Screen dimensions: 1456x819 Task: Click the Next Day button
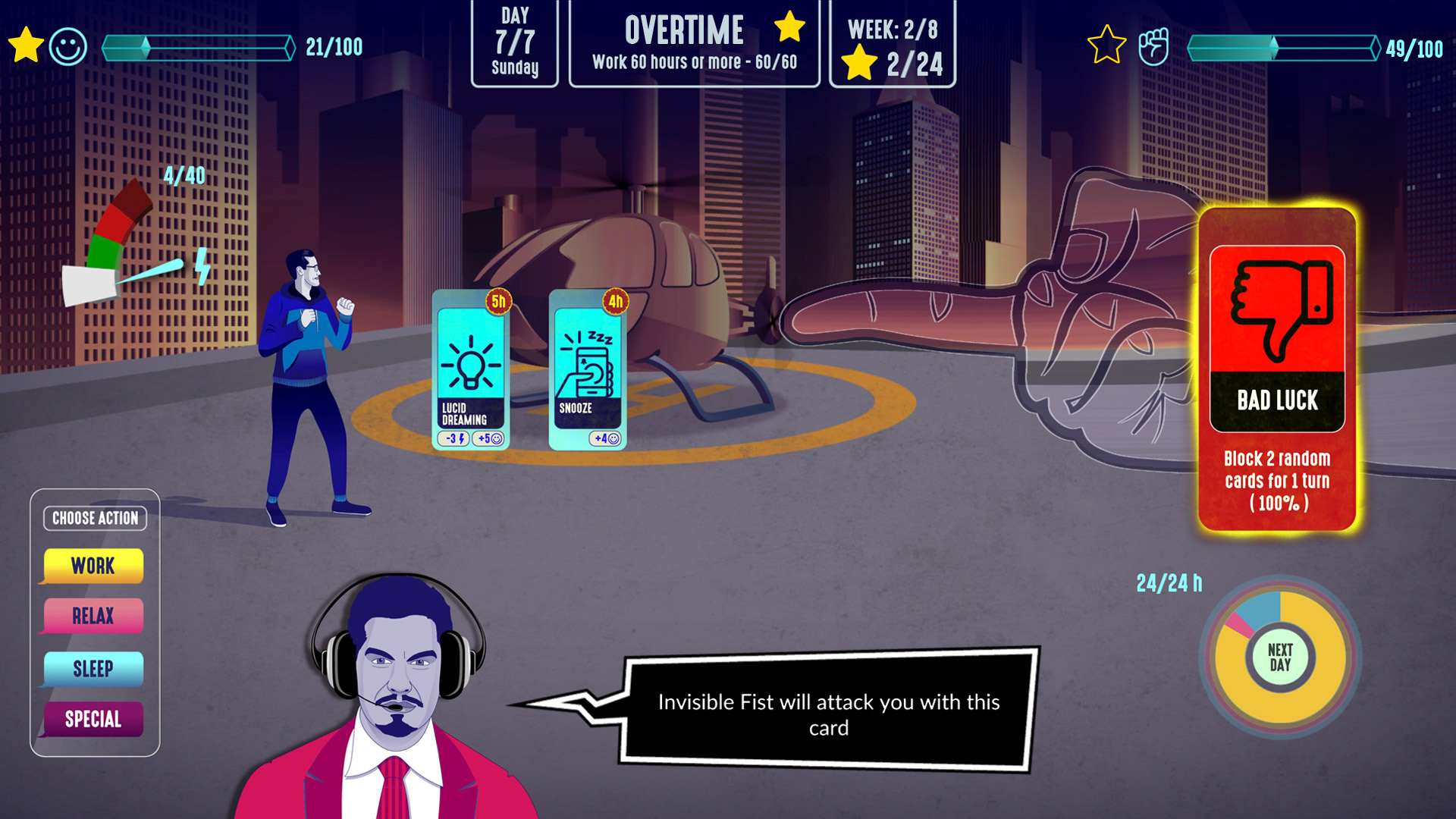1280,657
